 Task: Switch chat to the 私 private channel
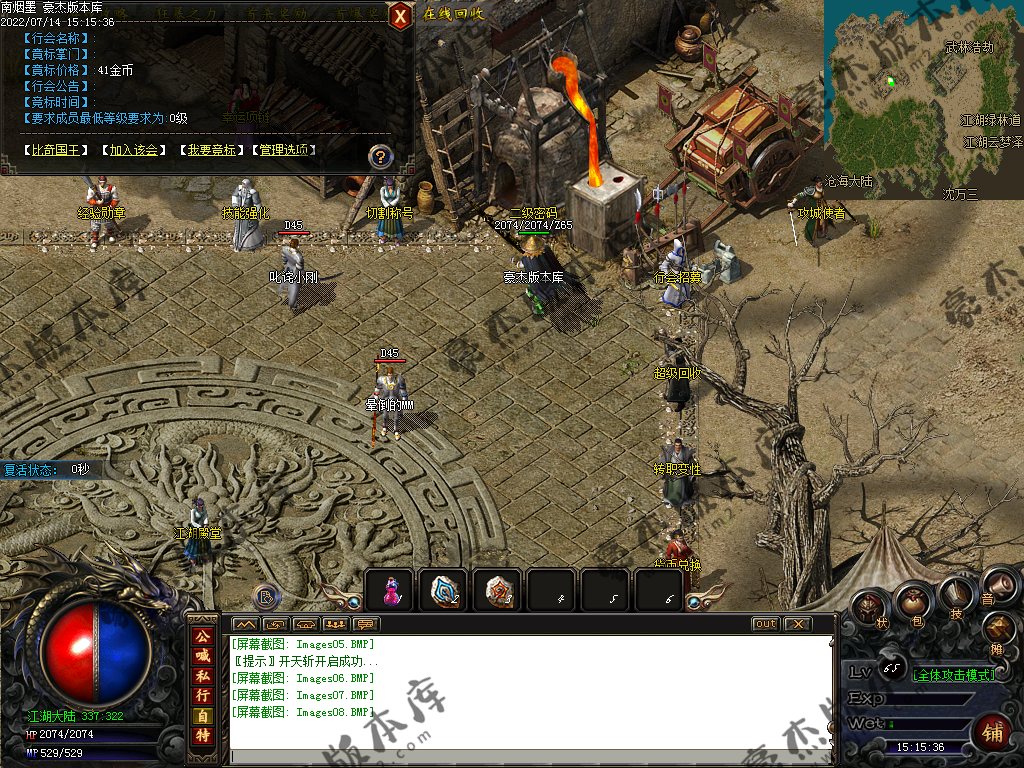click(x=203, y=675)
